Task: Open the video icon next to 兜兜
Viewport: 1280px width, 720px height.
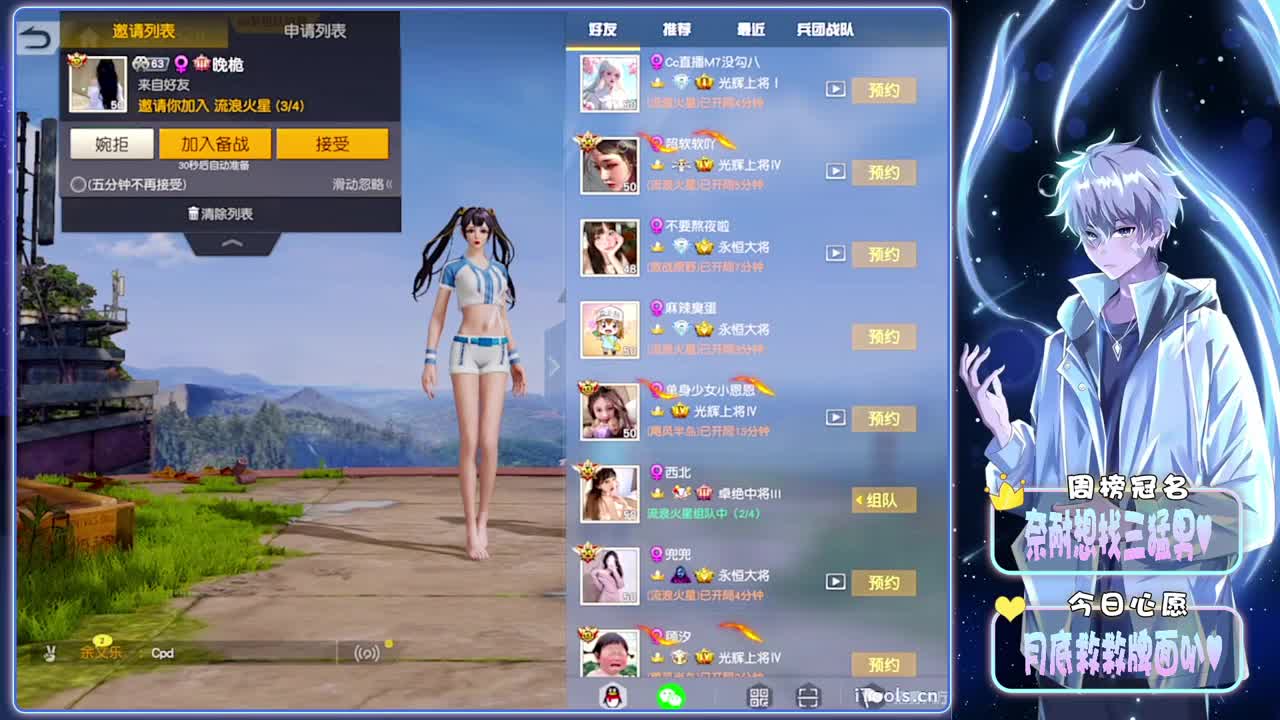Action: pos(835,582)
